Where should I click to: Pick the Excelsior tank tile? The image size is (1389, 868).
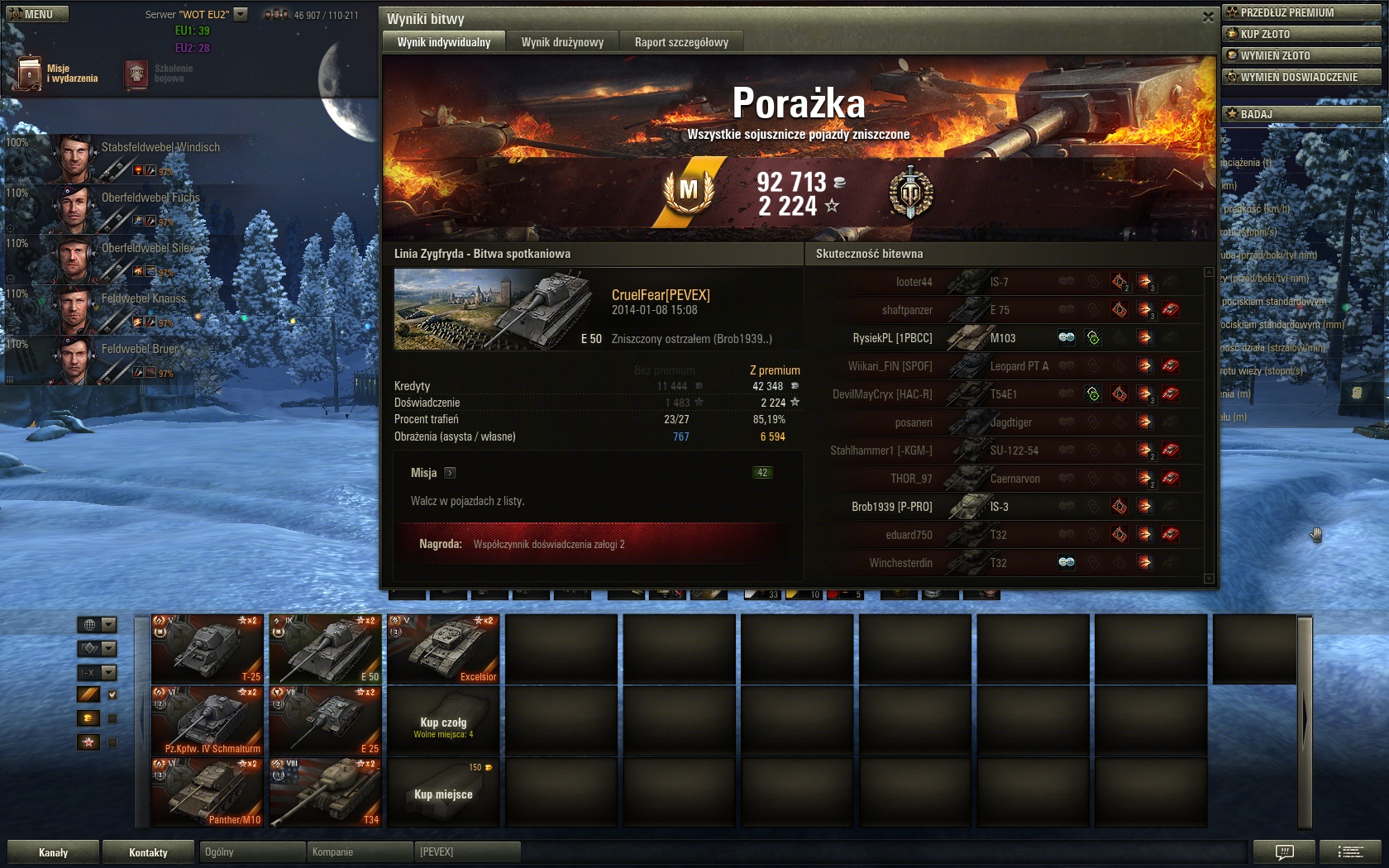tap(443, 649)
